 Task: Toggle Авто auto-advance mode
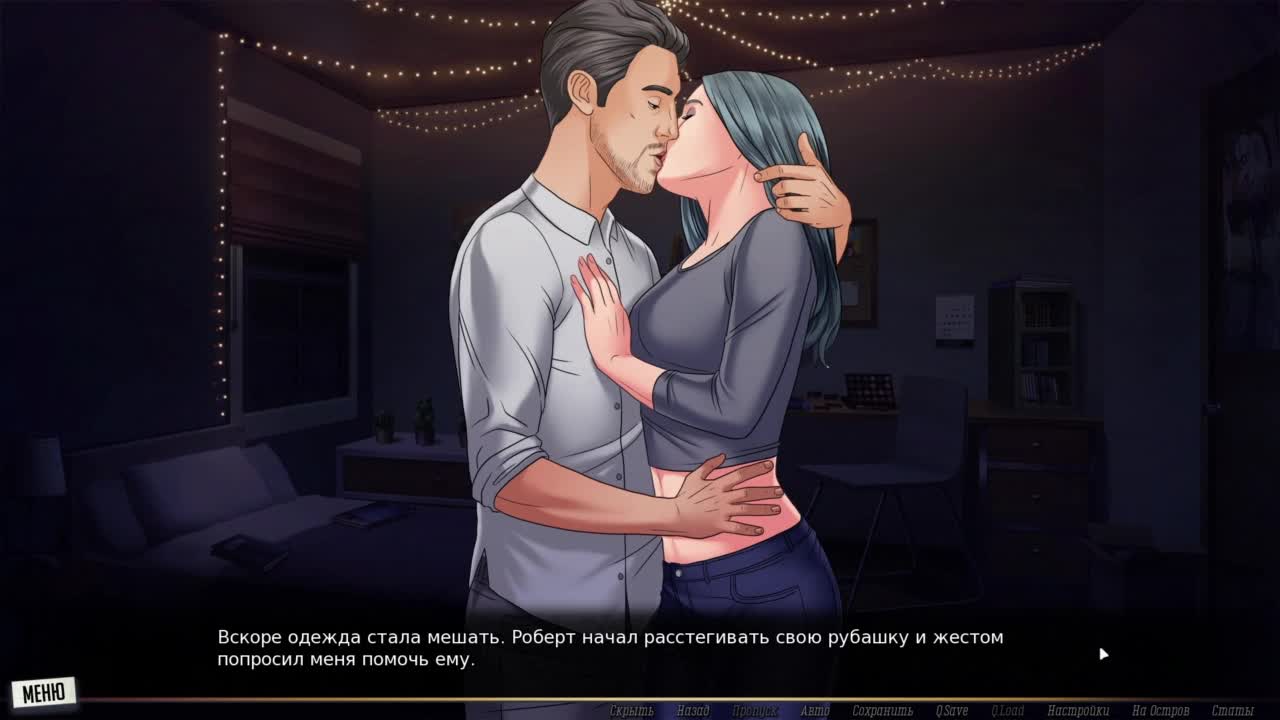pyautogui.click(x=815, y=711)
